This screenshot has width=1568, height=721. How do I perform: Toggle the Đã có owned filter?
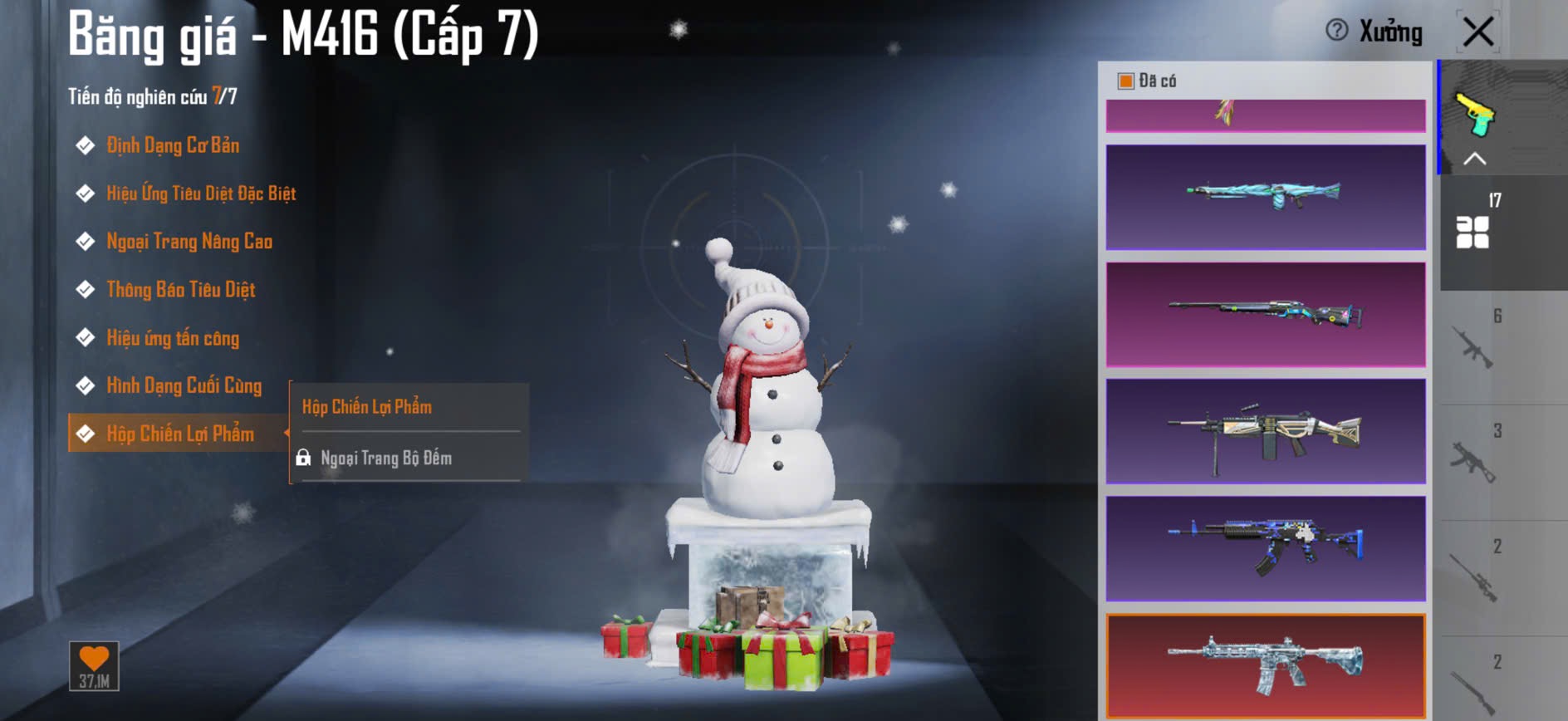pyautogui.click(x=1126, y=81)
